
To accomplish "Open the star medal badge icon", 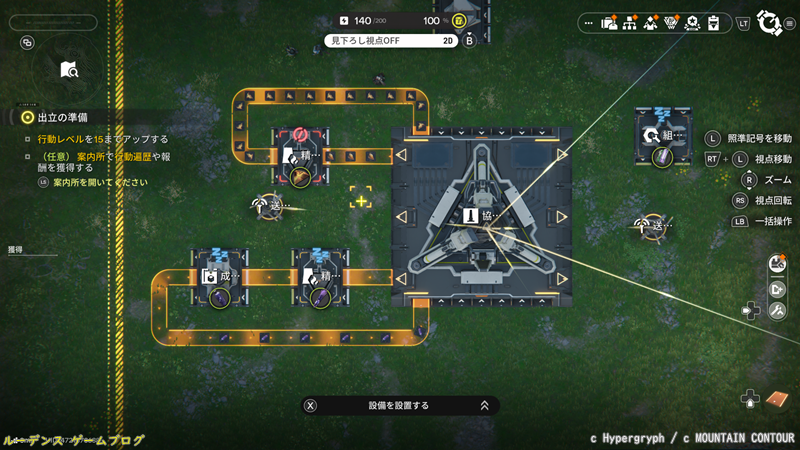I will pyautogui.click(x=691, y=23).
